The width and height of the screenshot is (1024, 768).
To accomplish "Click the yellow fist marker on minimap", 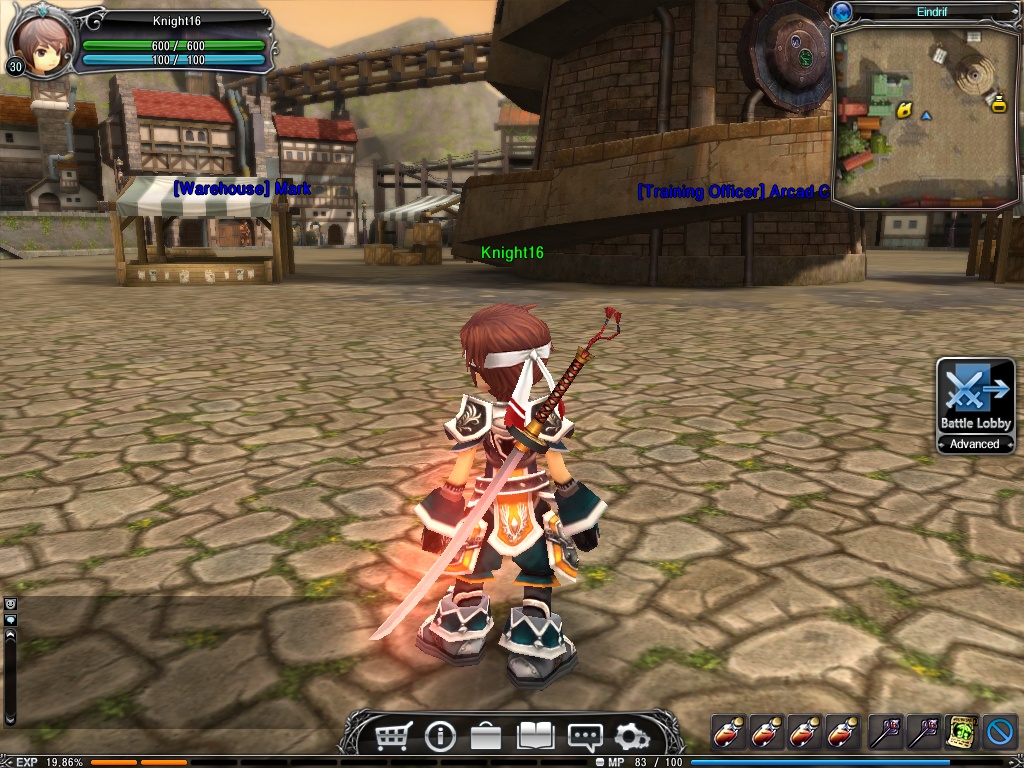I will coord(903,110).
